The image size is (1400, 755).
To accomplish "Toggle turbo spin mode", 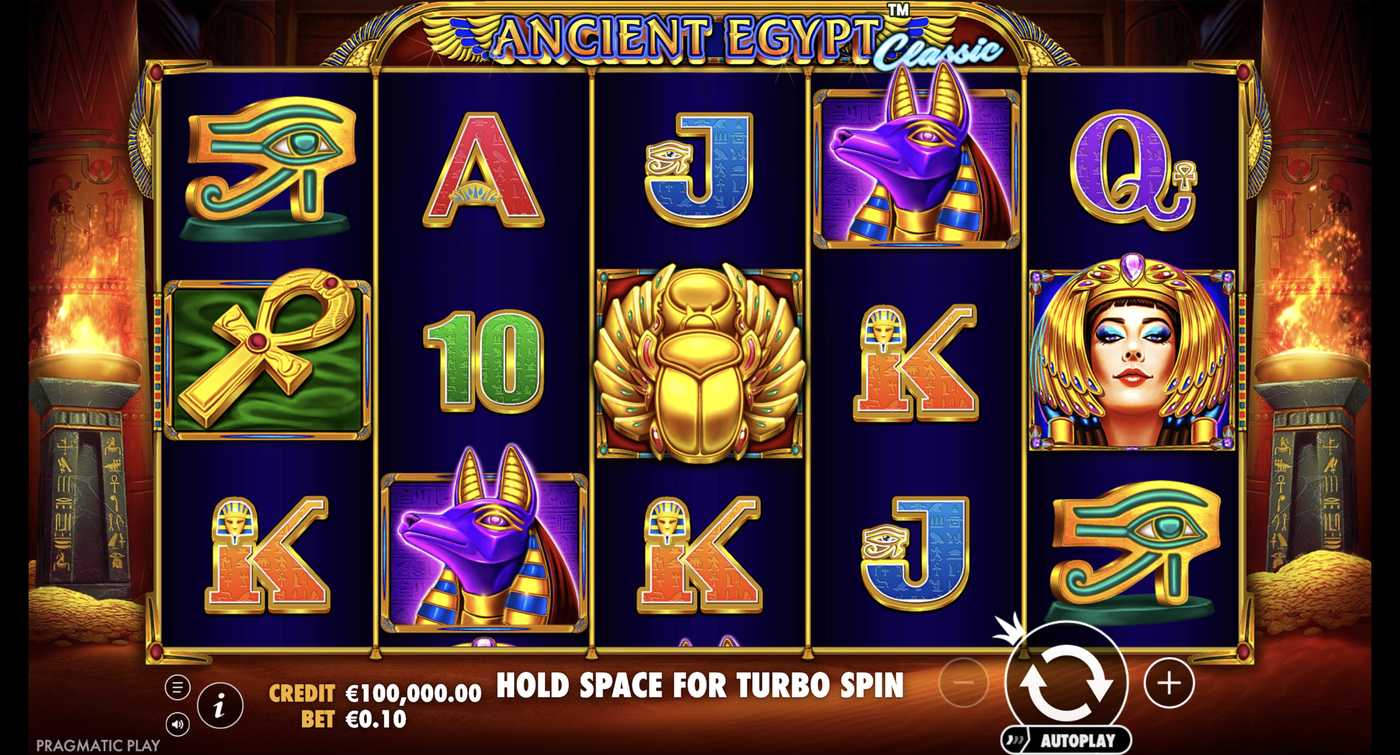I will (700, 687).
